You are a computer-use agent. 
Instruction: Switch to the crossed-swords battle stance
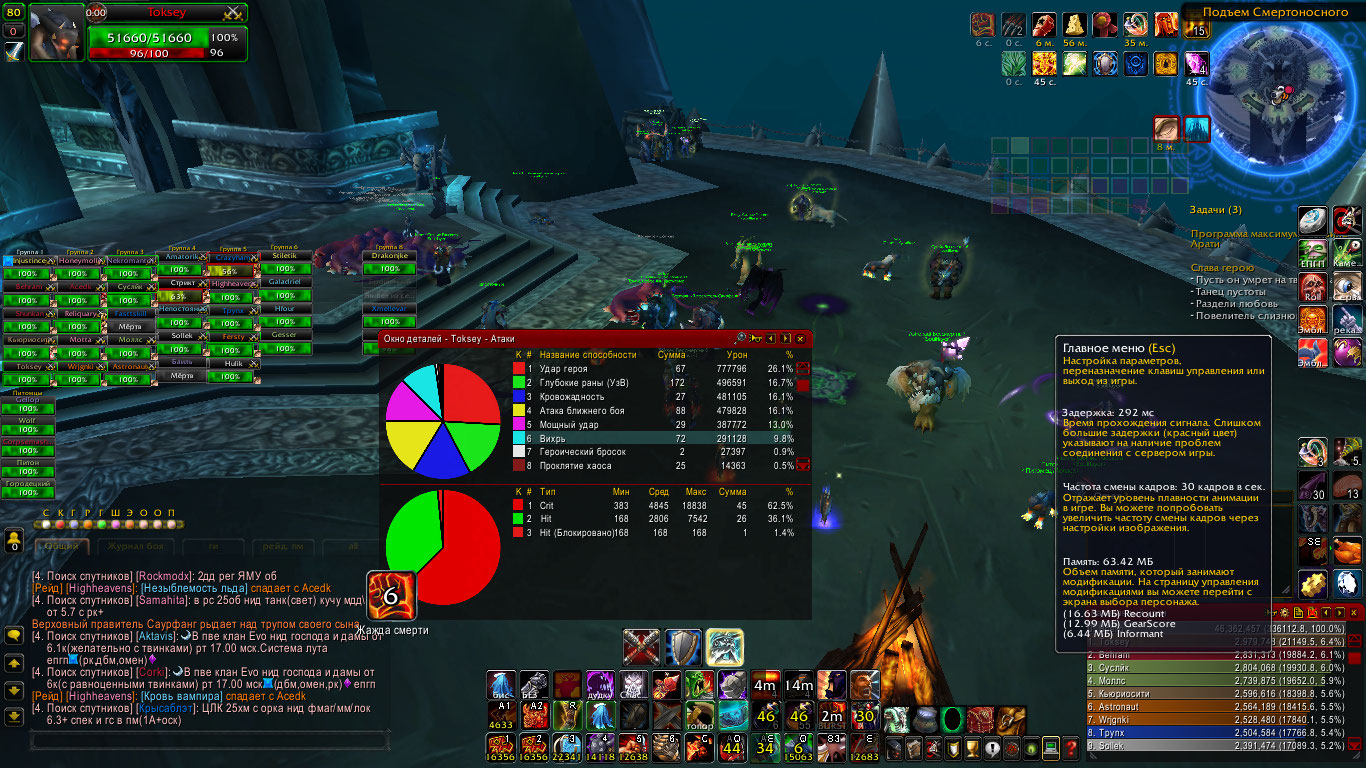tap(641, 647)
